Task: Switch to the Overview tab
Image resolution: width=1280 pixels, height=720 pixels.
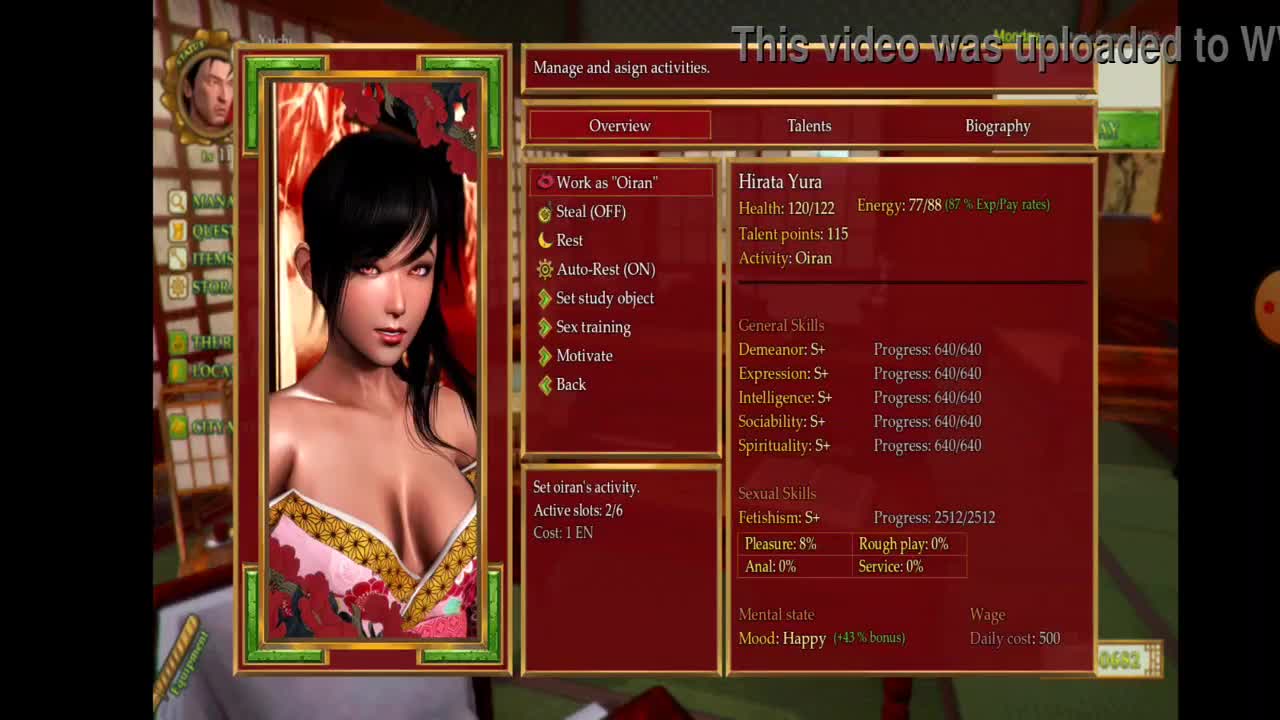Action: [620, 126]
